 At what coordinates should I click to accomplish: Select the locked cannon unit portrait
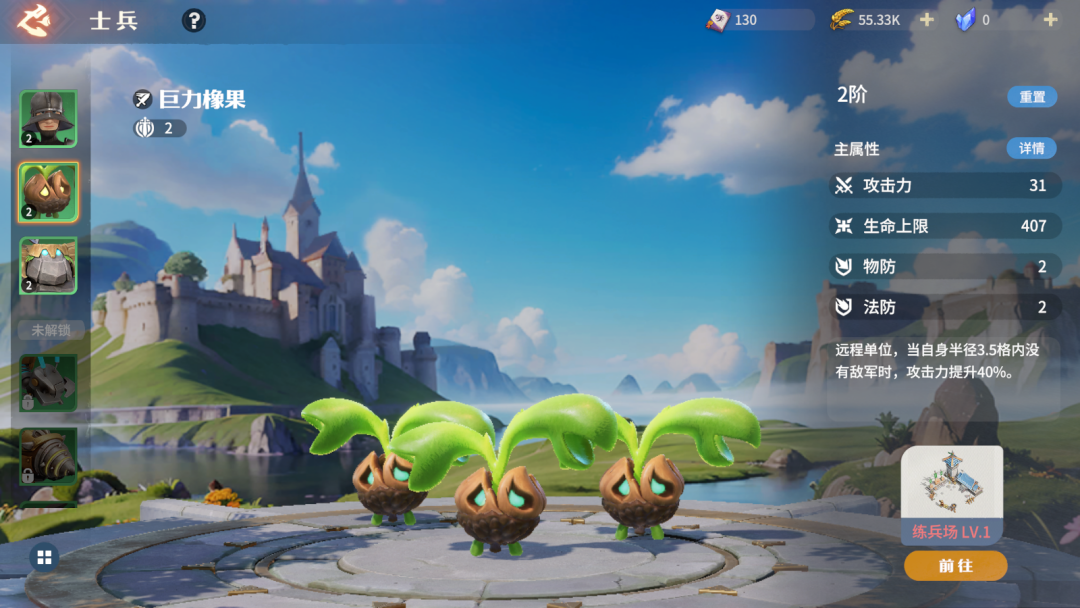click(x=48, y=382)
